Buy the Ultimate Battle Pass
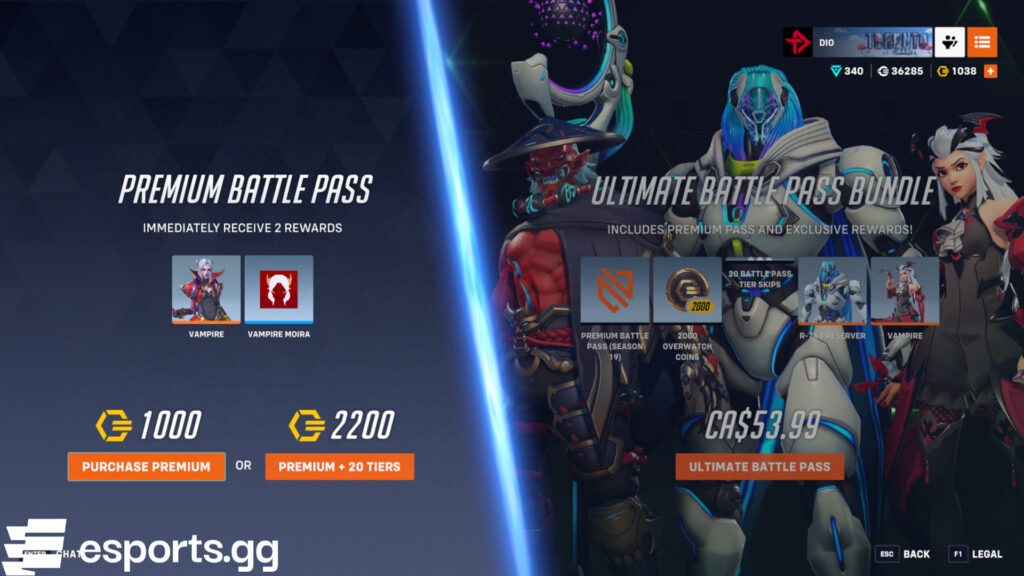Image resolution: width=1024 pixels, height=576 pixels. tap(759, 466)
